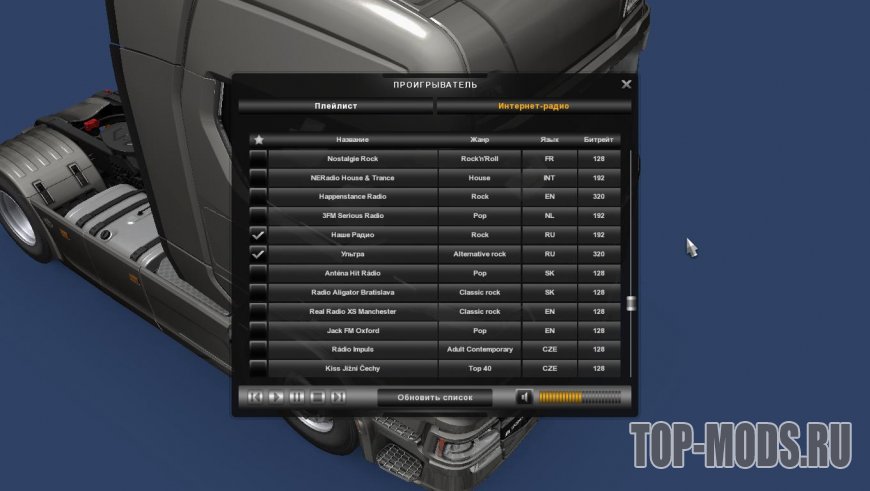
Task: Pick the 3FM Serious Radio station
Action: tap(352, 216)
